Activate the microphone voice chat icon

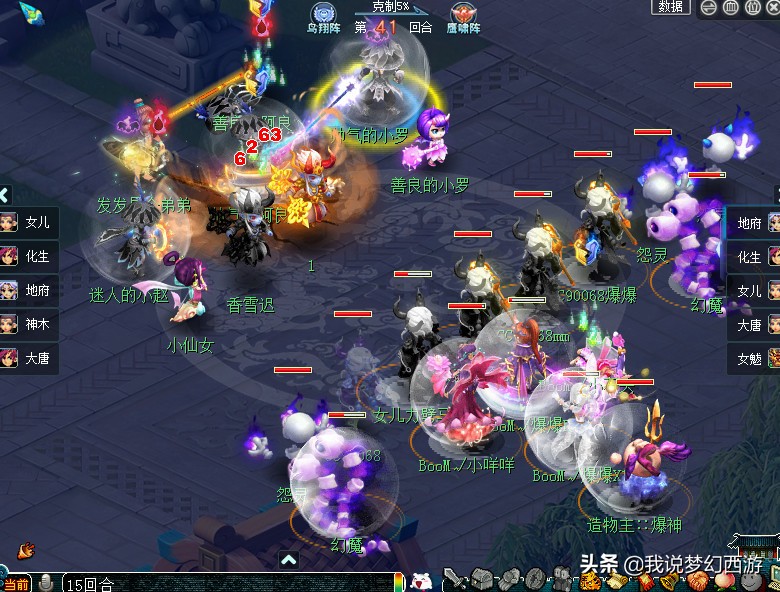(47, 584)
